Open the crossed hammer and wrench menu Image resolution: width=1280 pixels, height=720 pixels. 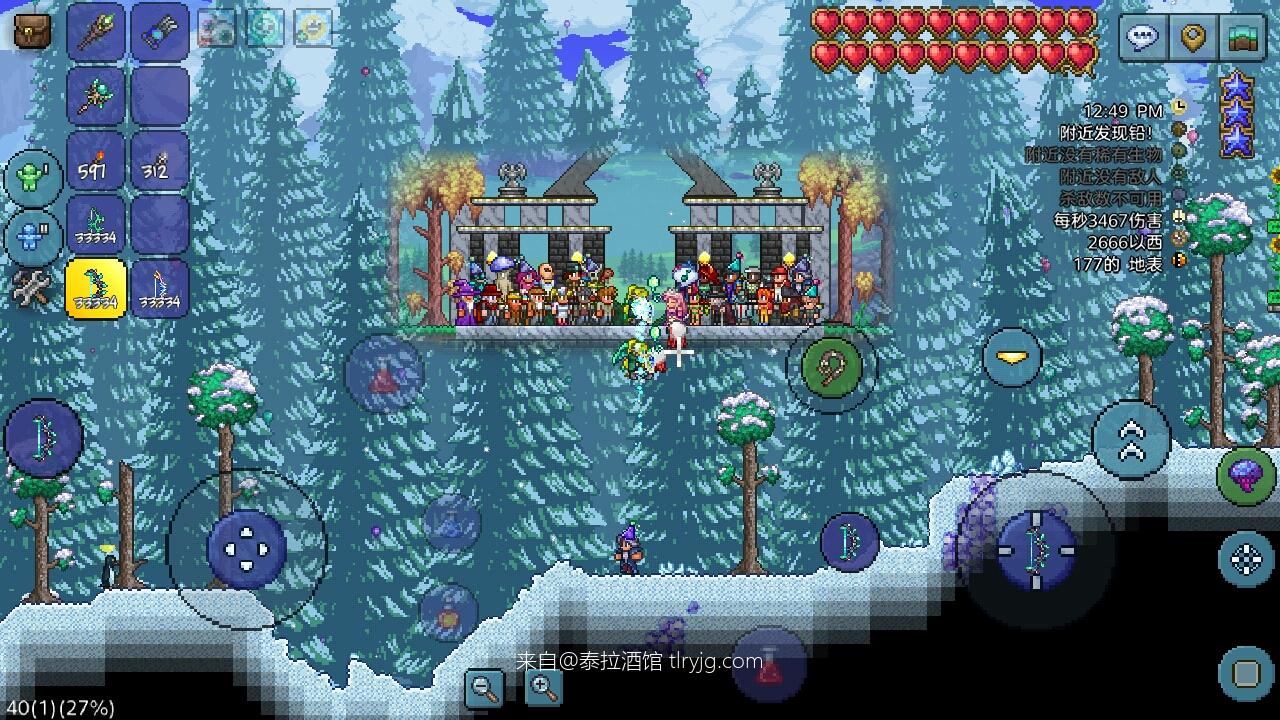32,290
